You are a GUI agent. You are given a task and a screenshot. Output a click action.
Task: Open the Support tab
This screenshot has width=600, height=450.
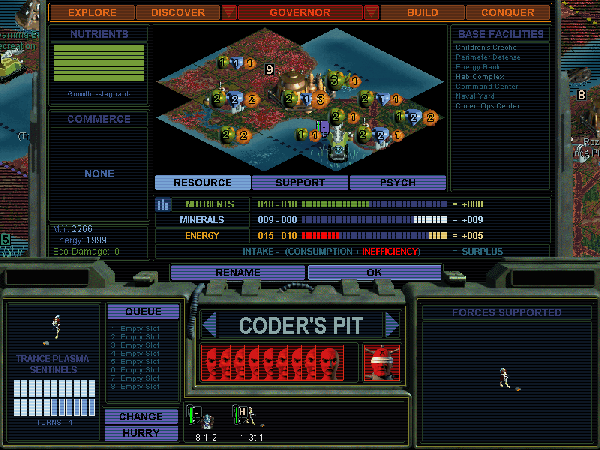[299, 183]
